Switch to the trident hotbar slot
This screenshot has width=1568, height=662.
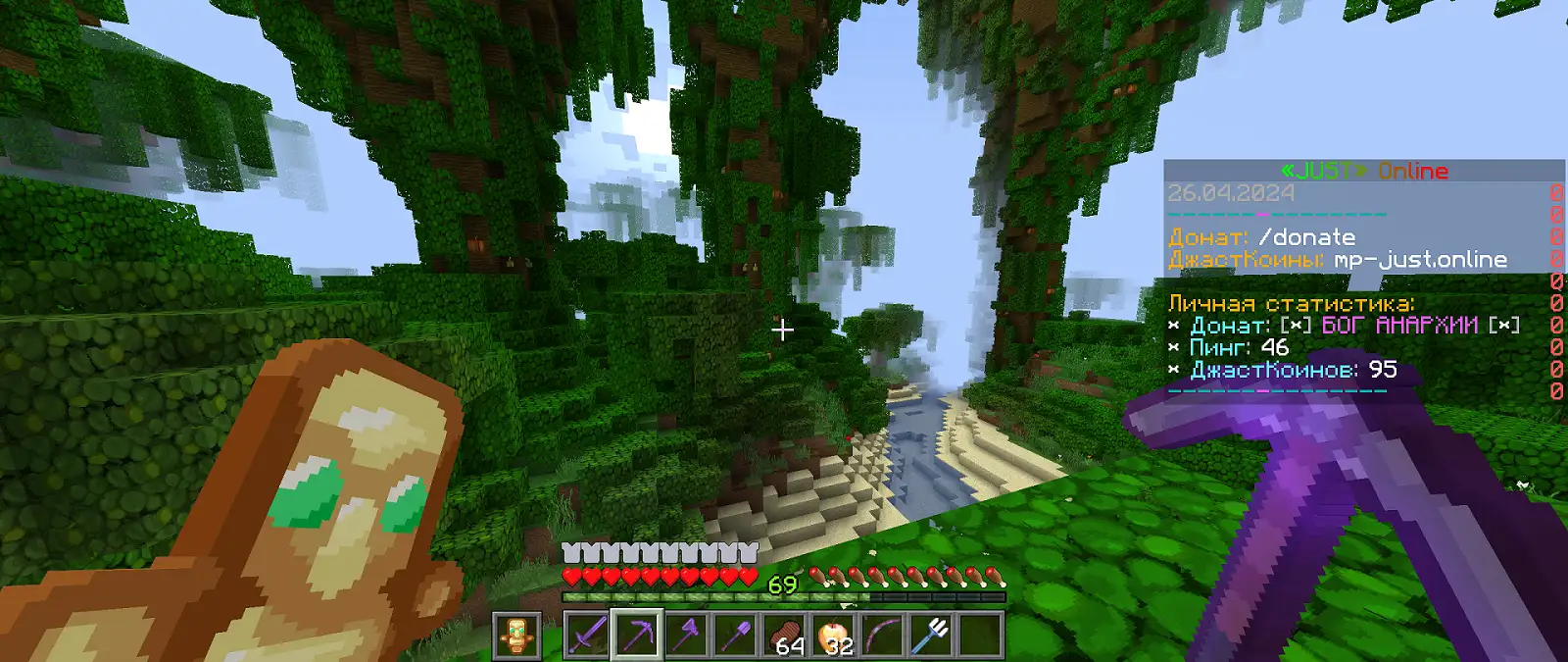[932, 636]
